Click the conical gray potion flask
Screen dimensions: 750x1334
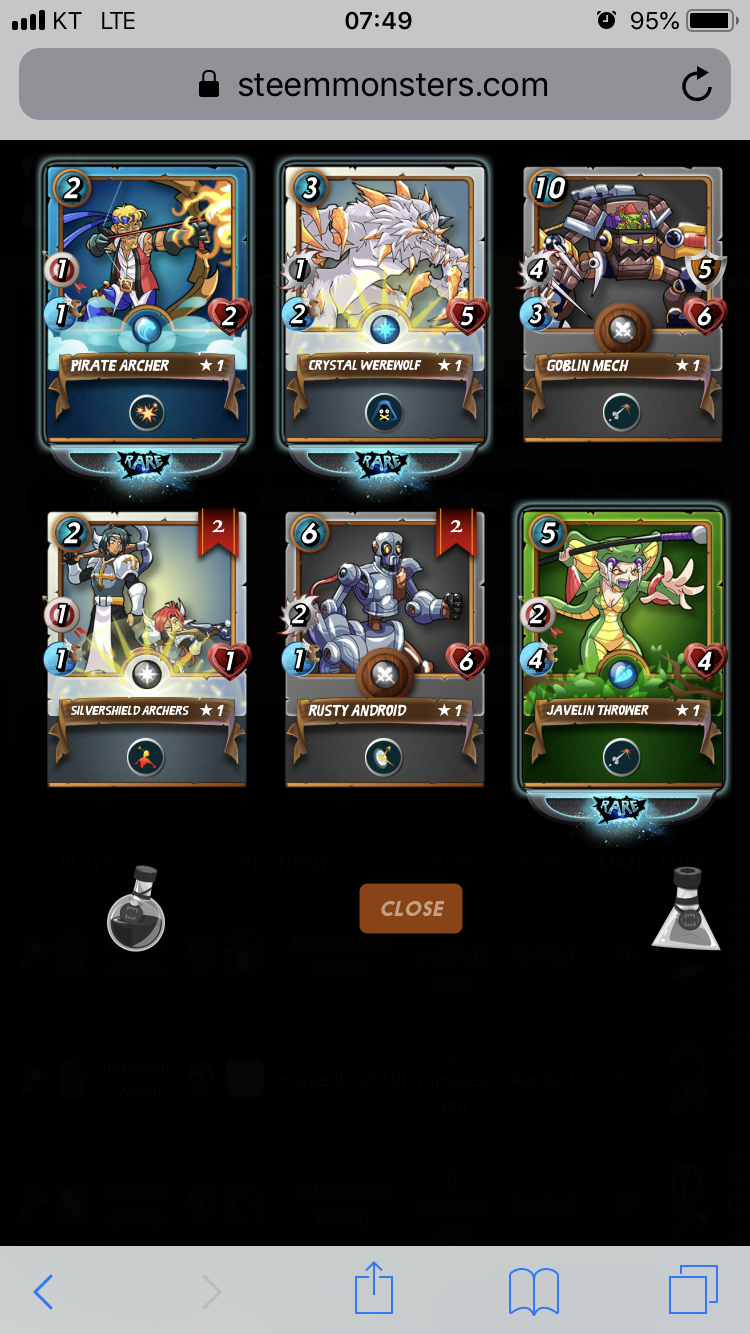[686, 909]
